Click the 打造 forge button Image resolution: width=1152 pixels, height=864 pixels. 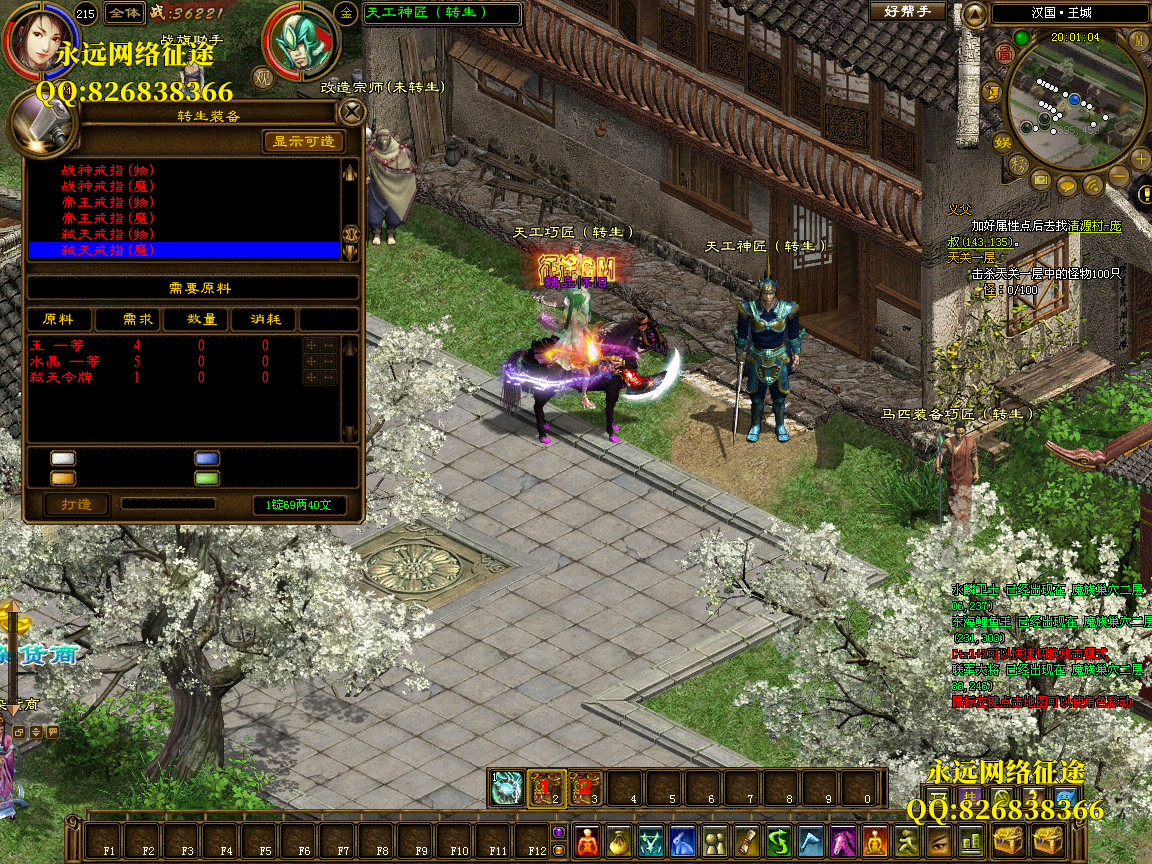pos(77,504)
